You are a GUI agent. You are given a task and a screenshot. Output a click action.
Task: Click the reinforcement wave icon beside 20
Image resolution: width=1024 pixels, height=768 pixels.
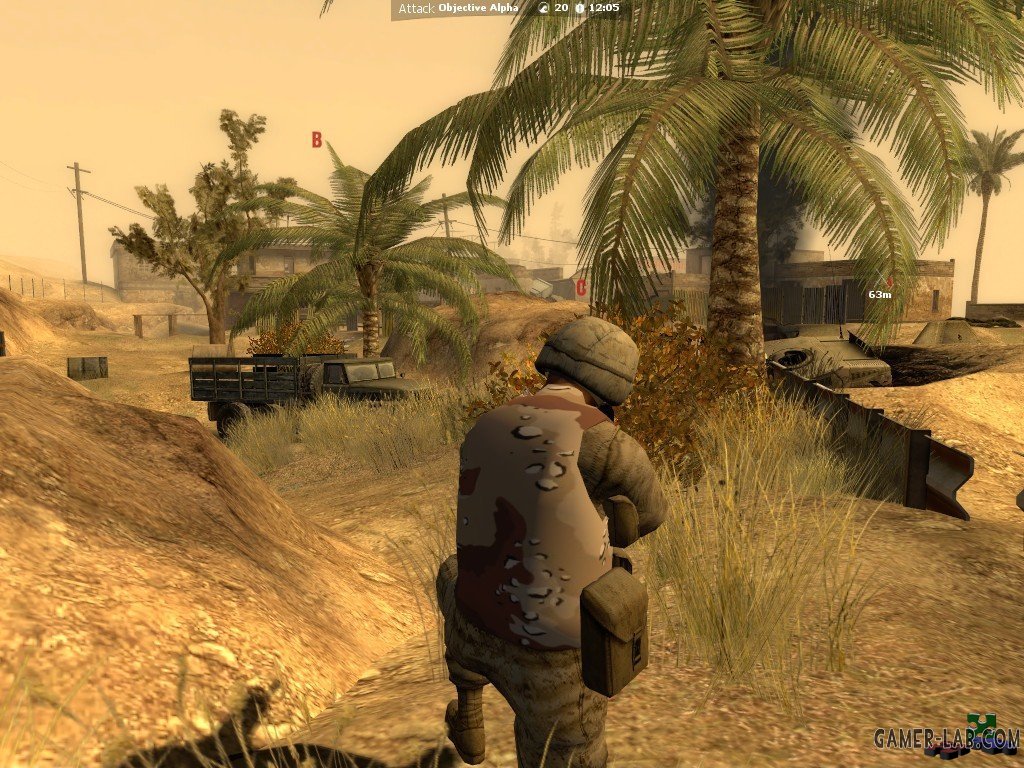(543, 8)
